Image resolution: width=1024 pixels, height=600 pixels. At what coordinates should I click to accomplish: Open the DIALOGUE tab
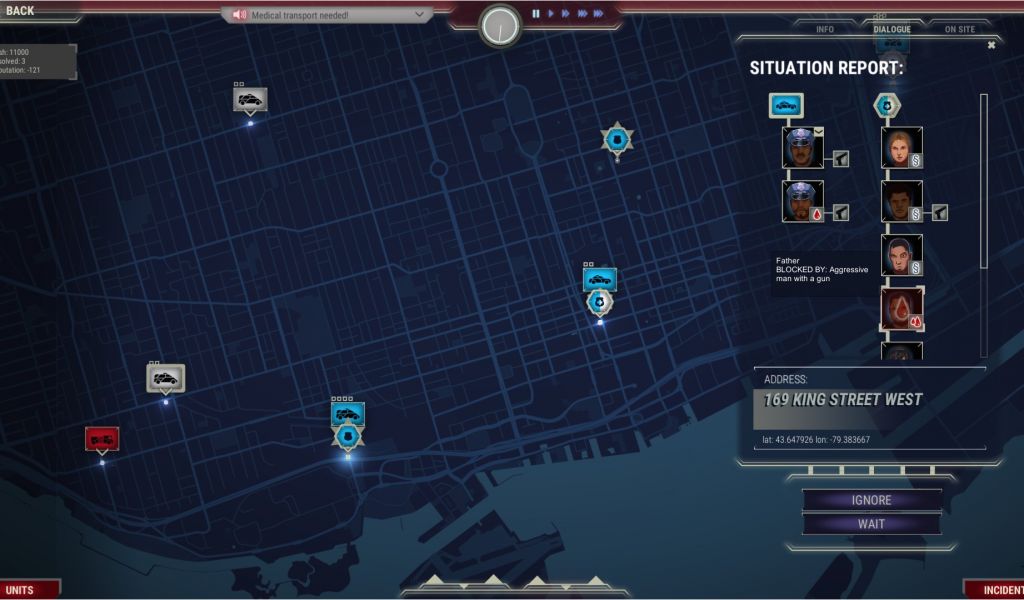[892, 29]
